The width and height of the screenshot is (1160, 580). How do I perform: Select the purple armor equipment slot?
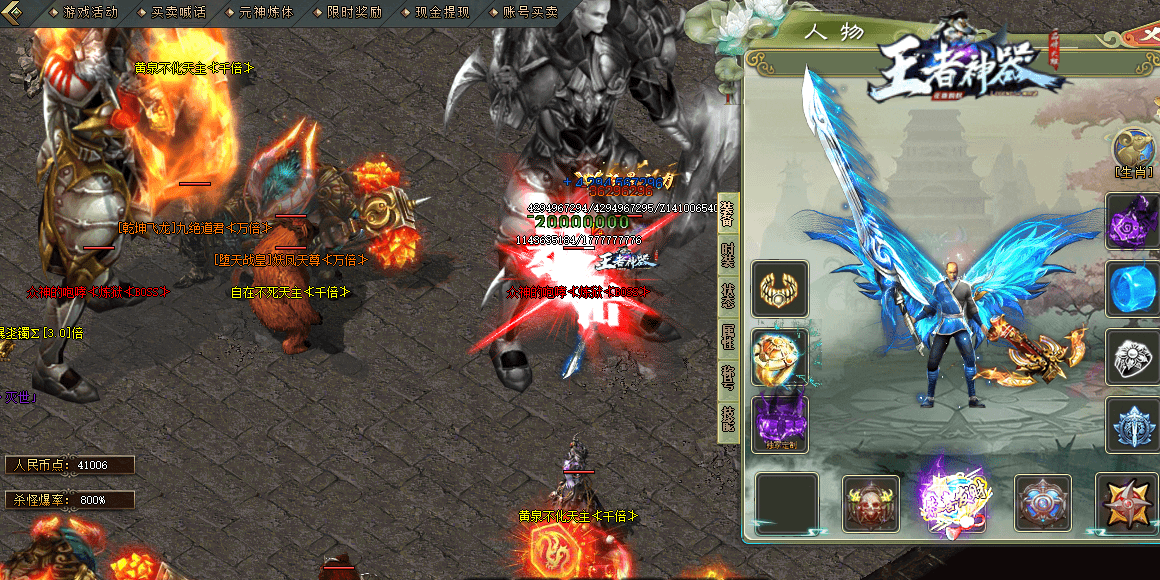(780, 422)
